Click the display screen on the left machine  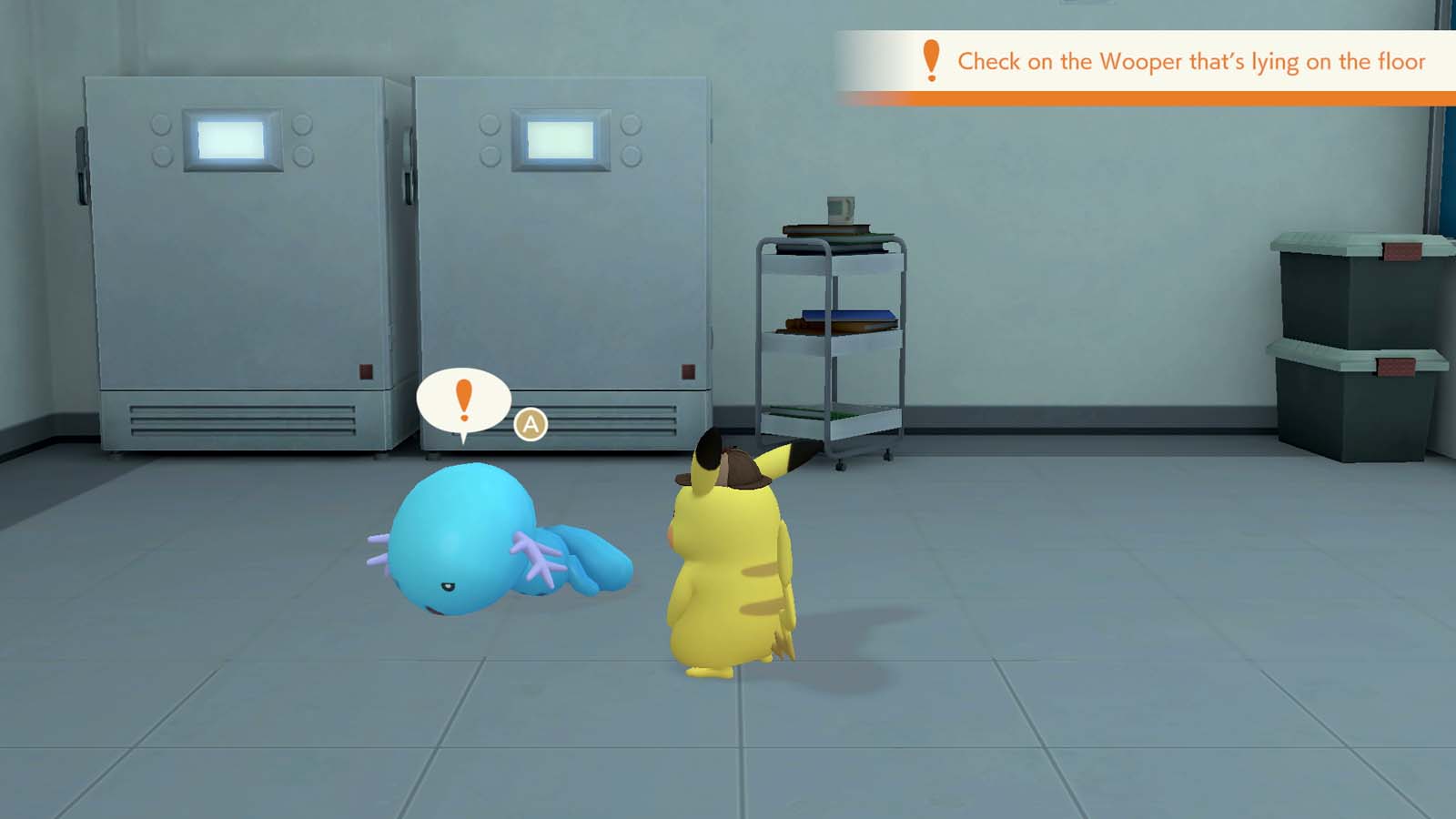click(230, 138)
